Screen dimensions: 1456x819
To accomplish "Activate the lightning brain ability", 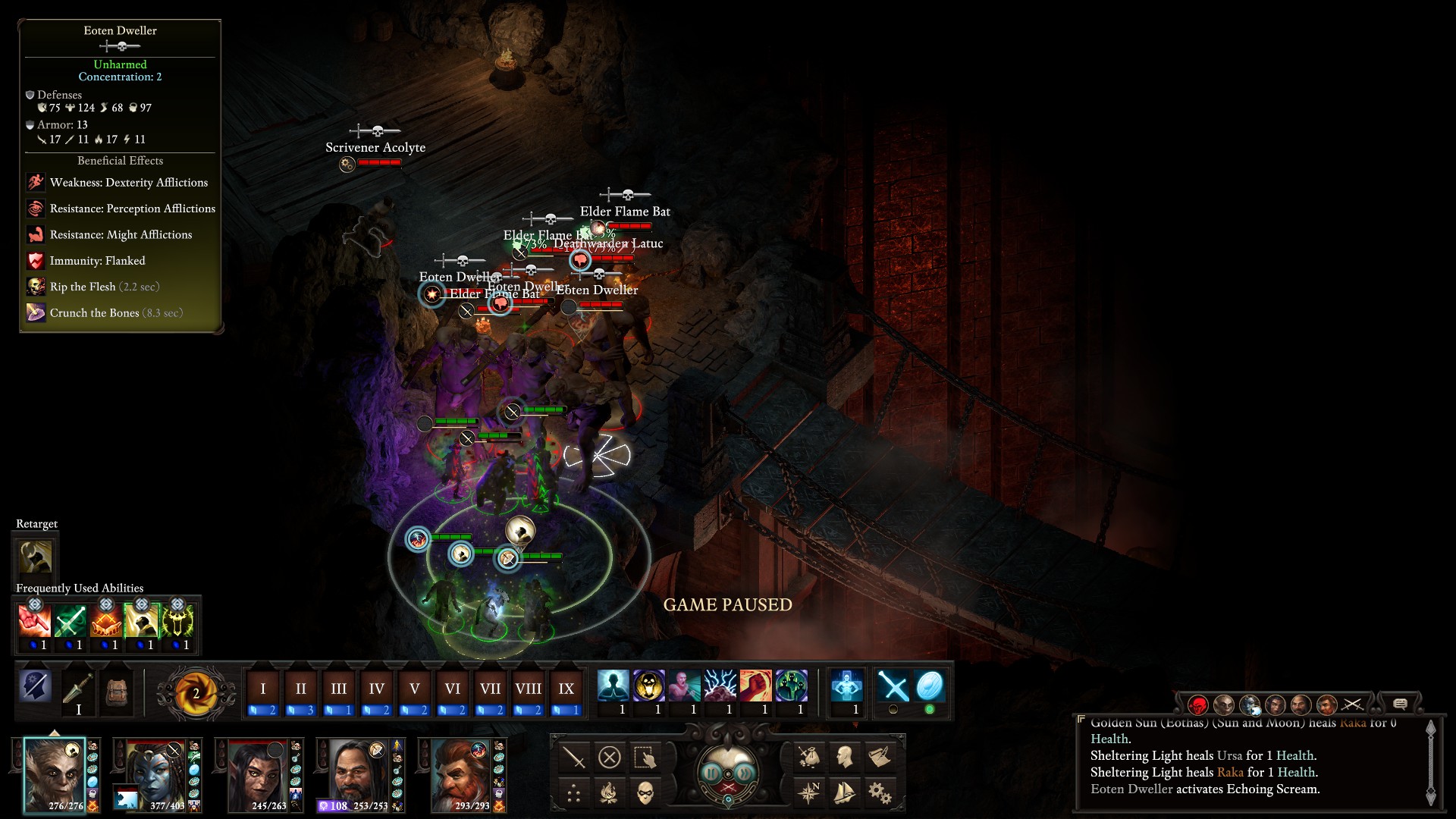I will (720, 686).
